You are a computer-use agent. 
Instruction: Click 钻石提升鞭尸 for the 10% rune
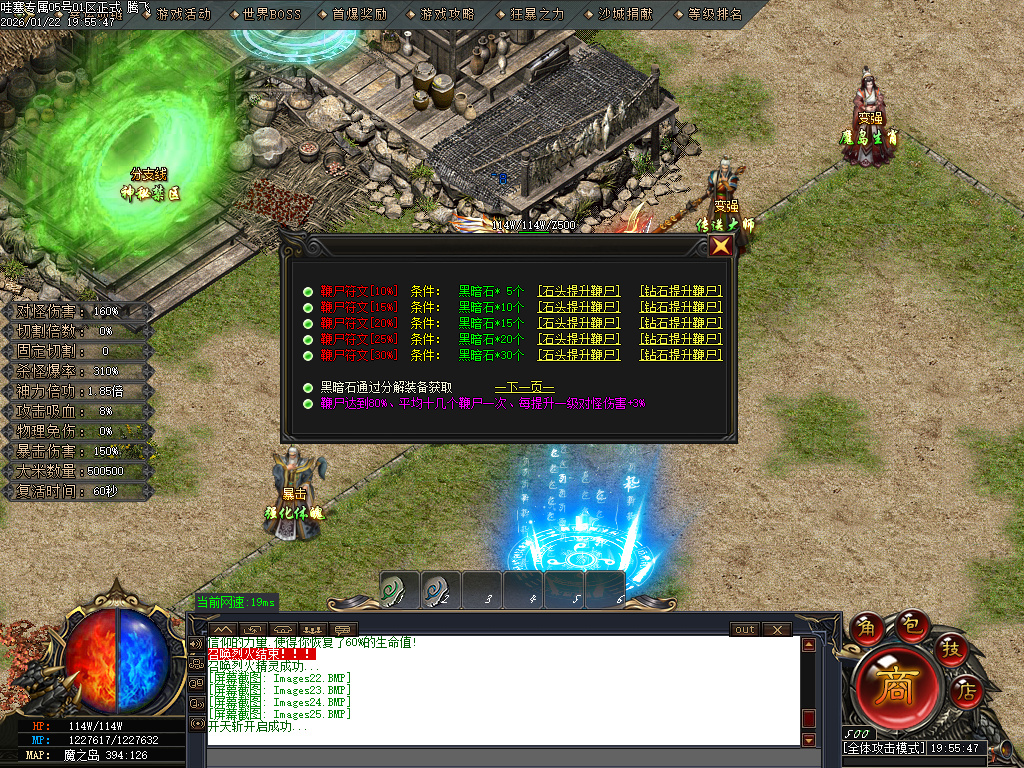point(681,291)
